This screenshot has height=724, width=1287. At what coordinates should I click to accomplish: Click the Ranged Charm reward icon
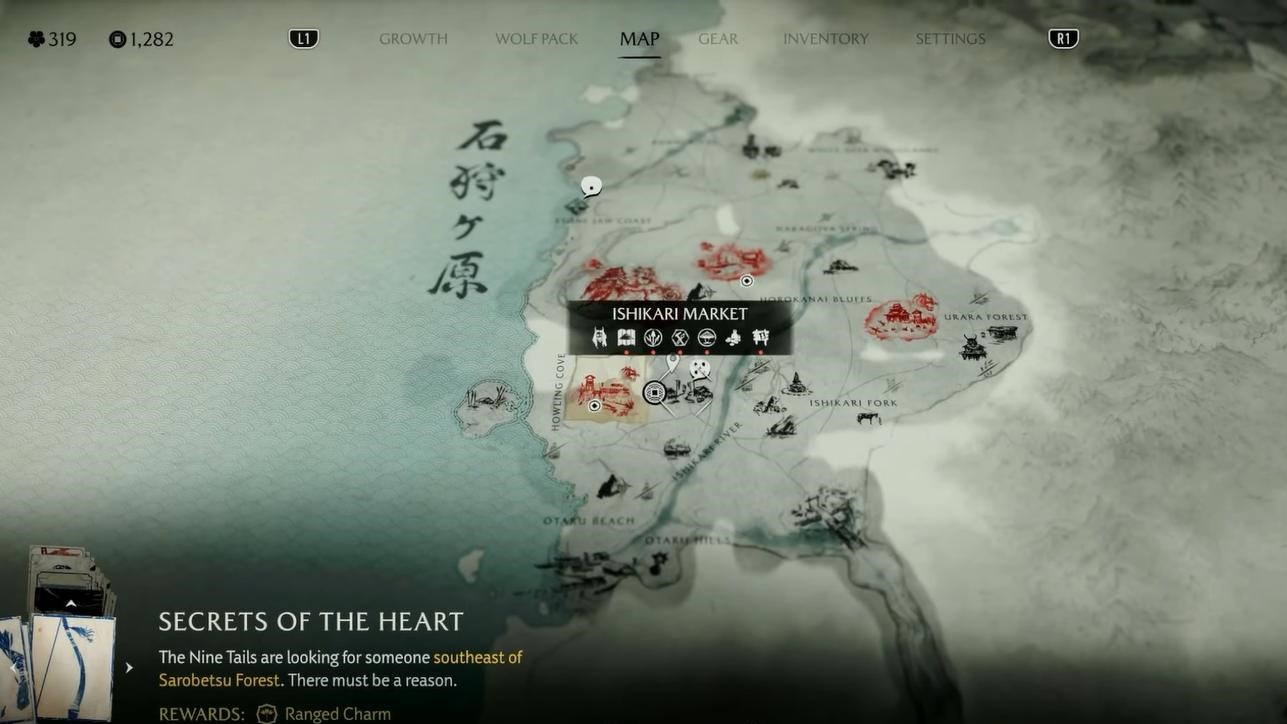[267, 714]
